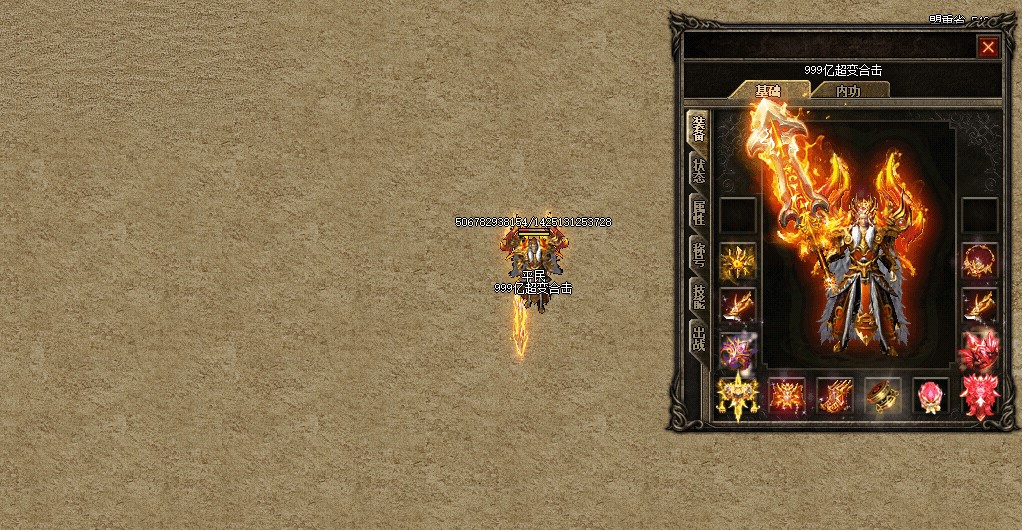
Task: Show the 状态 side tab
Action: [x=699, y=170]
